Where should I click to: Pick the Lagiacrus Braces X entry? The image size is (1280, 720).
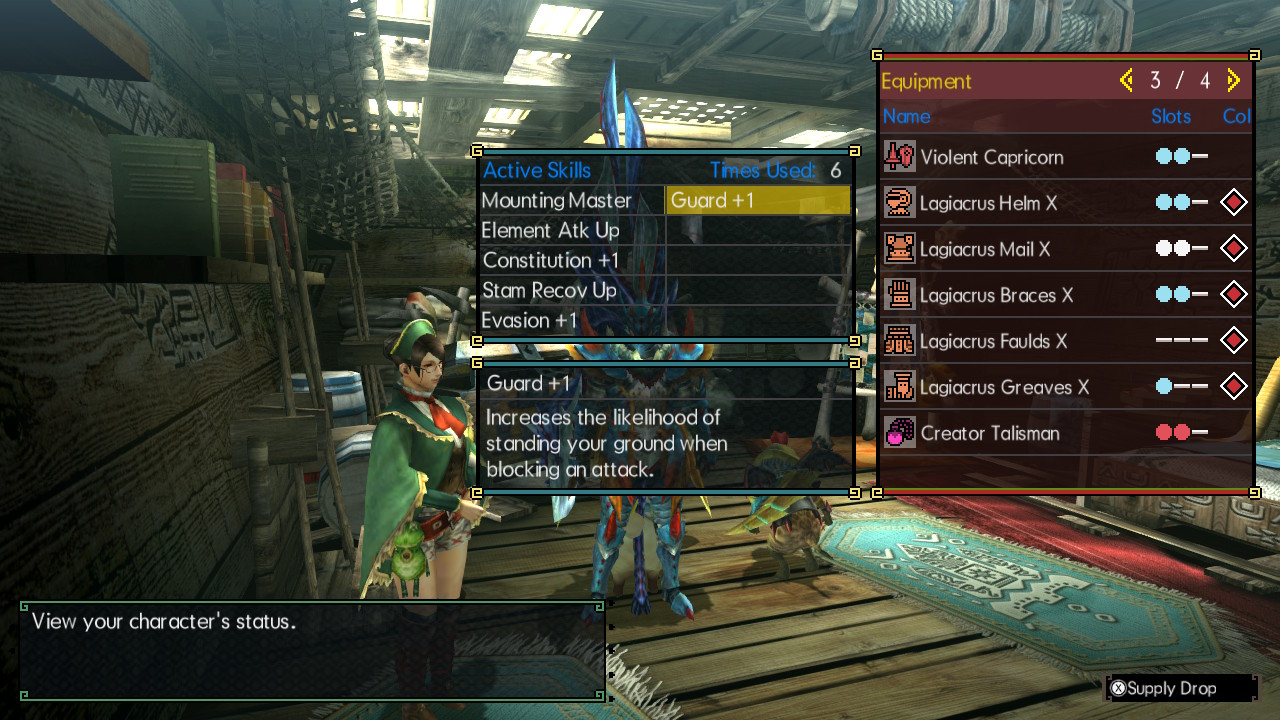[x=1064, y=295]
